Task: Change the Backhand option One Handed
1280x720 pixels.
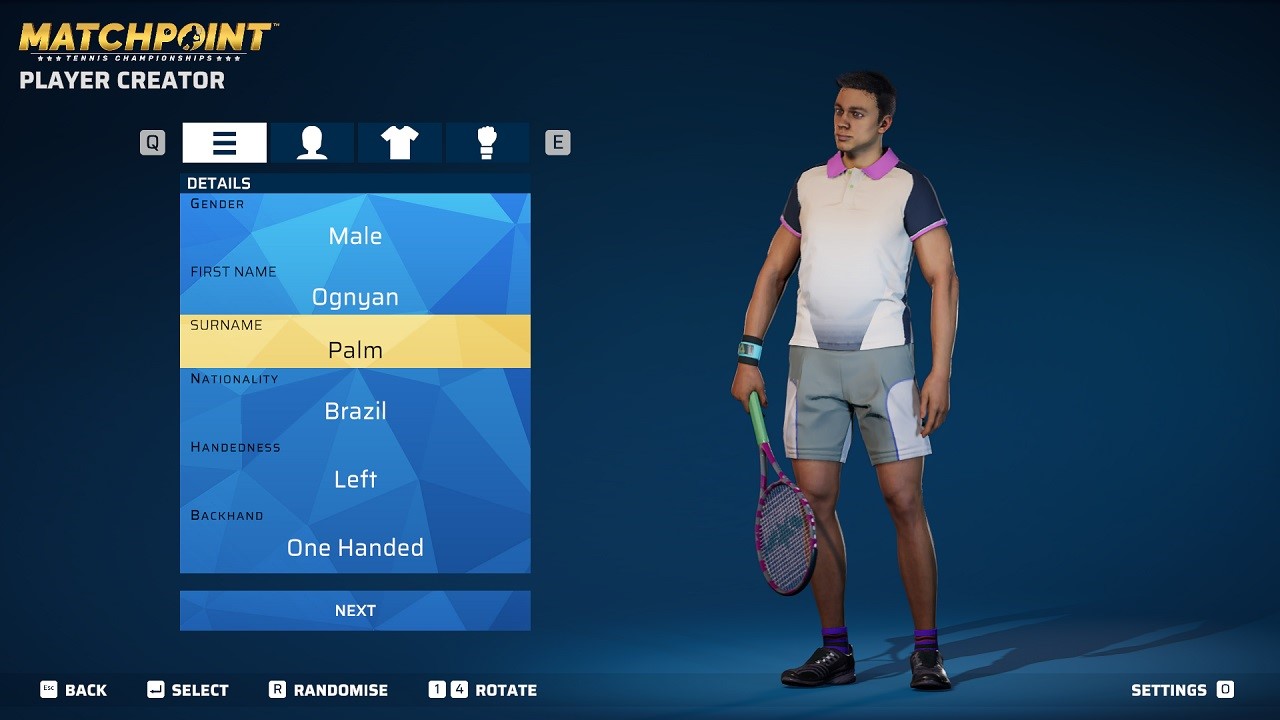Action: 355,547
